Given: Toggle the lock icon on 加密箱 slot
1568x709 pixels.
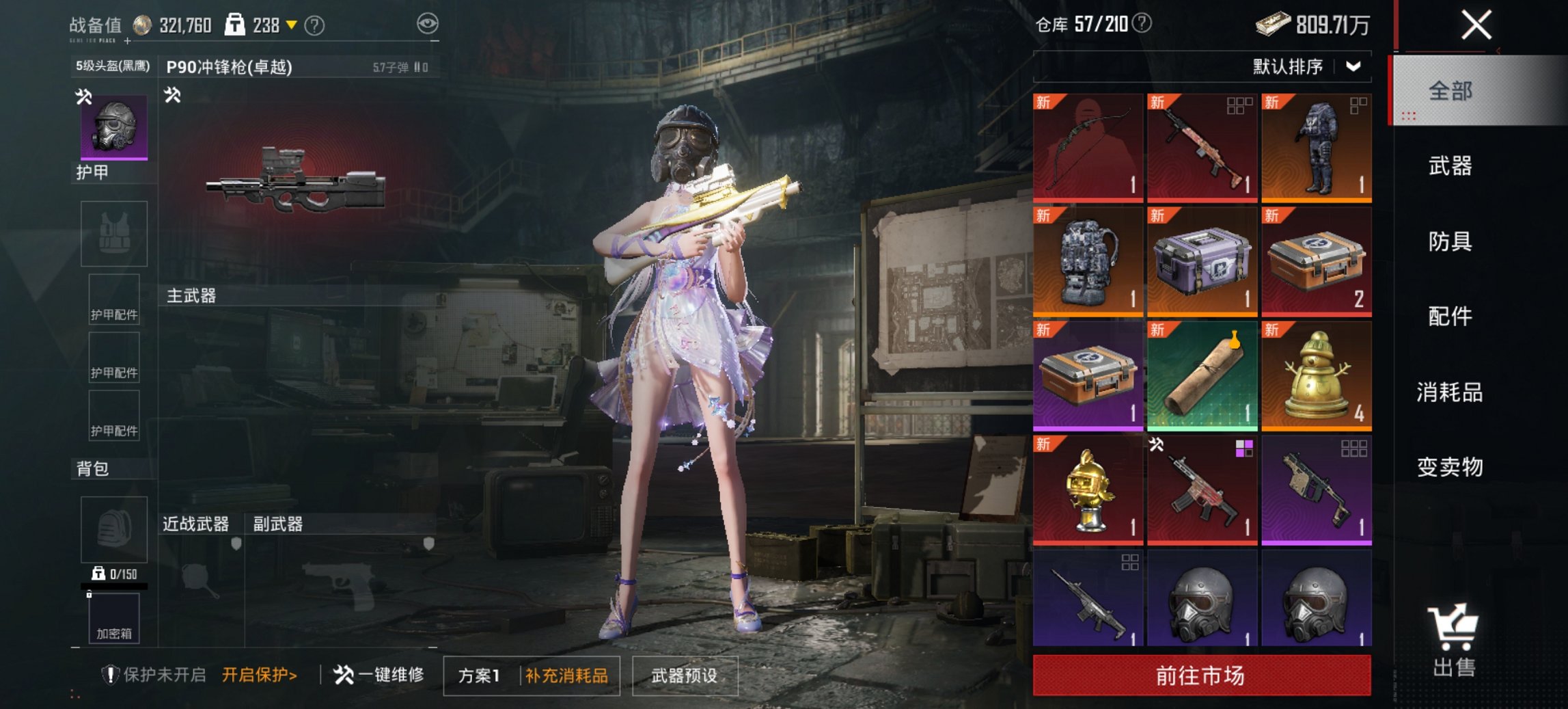Looking at the screenshot, I should tap(89, 594).
